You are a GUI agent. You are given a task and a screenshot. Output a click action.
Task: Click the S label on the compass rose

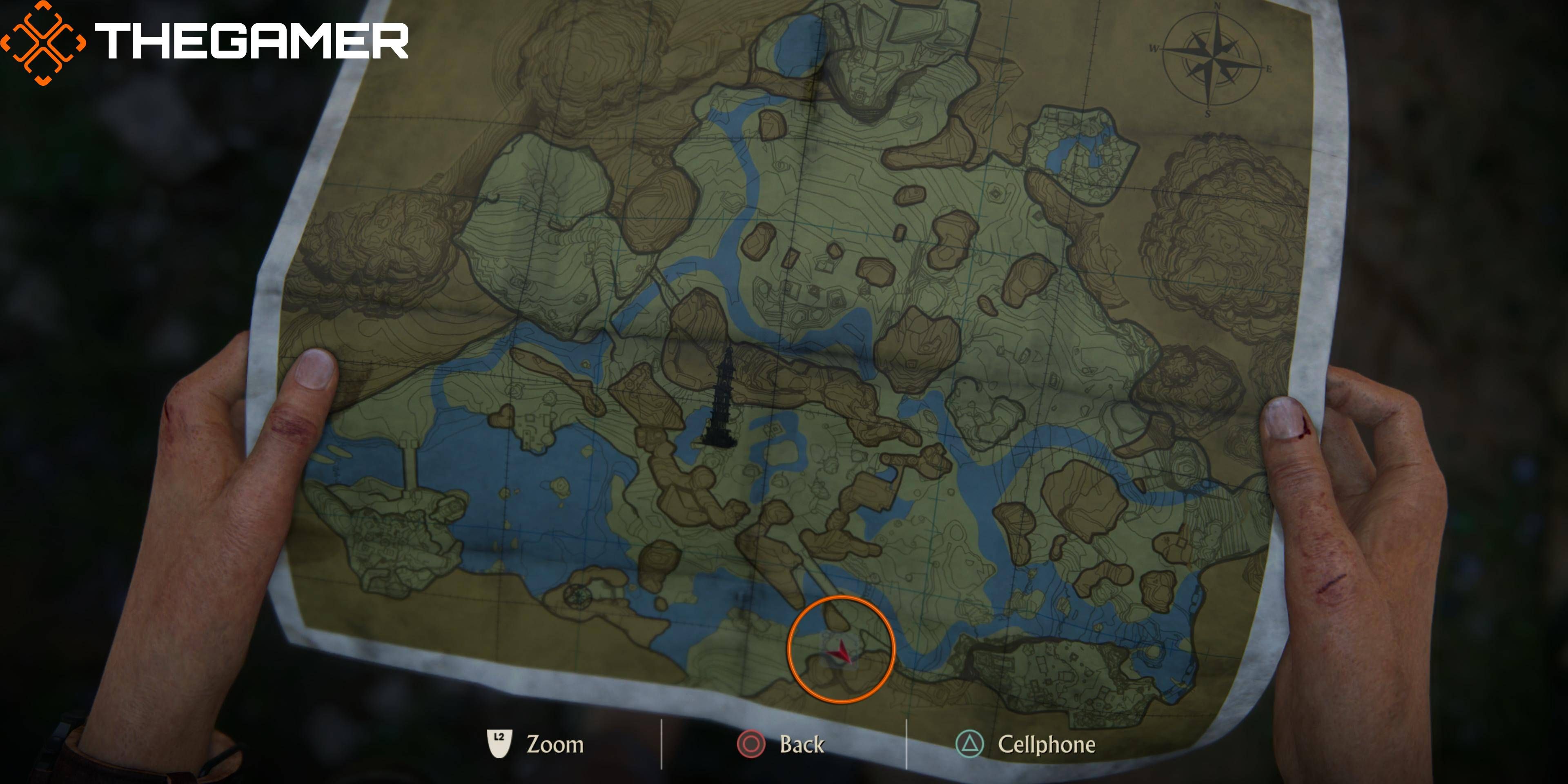coord(1209,114)
